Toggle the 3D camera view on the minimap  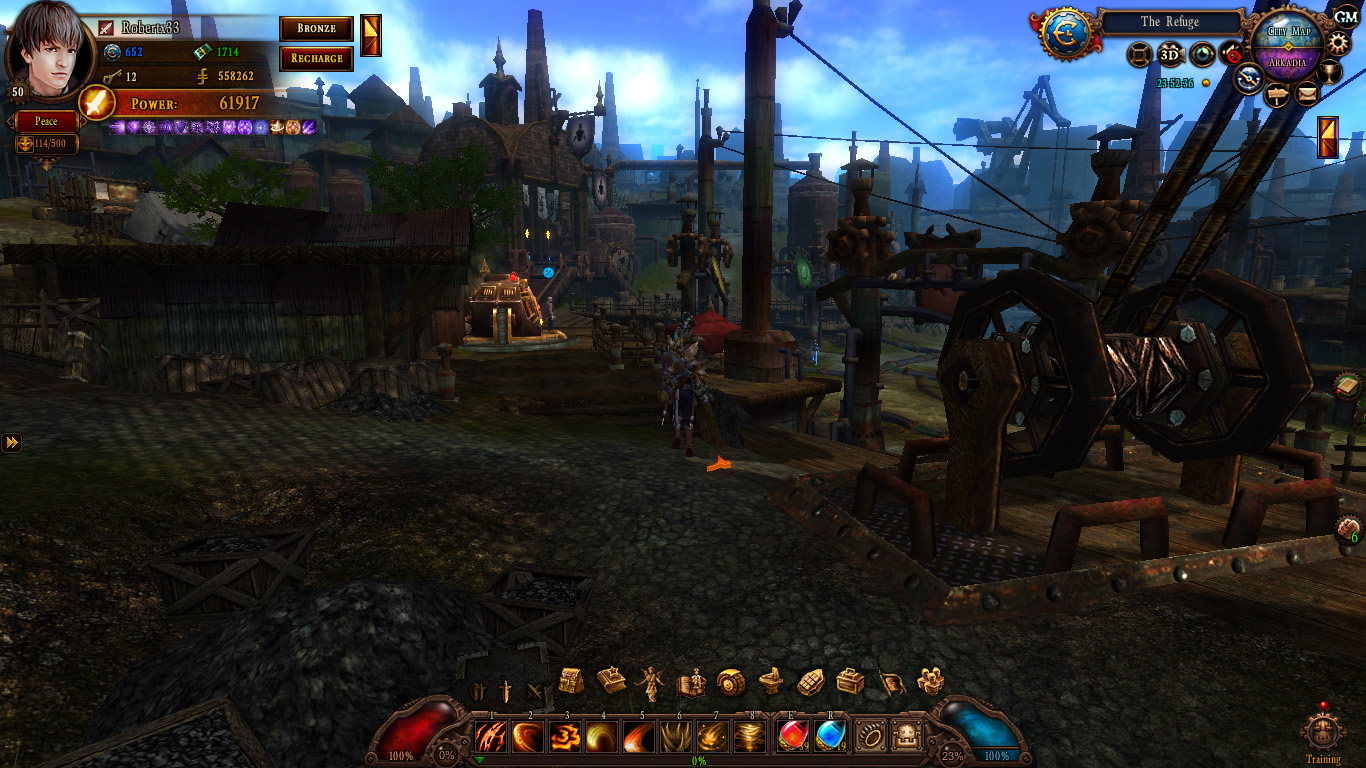[1170, 54]
